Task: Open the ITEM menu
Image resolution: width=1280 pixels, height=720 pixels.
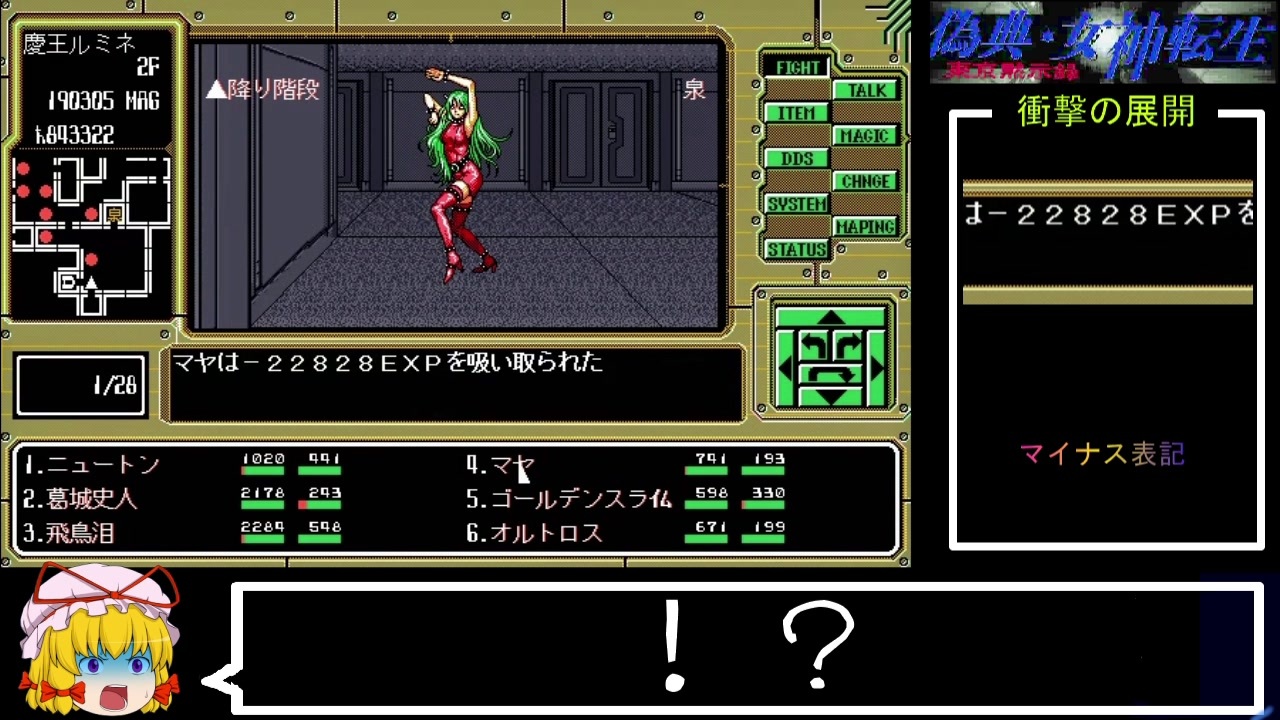Action: click(x=796, y=112)
